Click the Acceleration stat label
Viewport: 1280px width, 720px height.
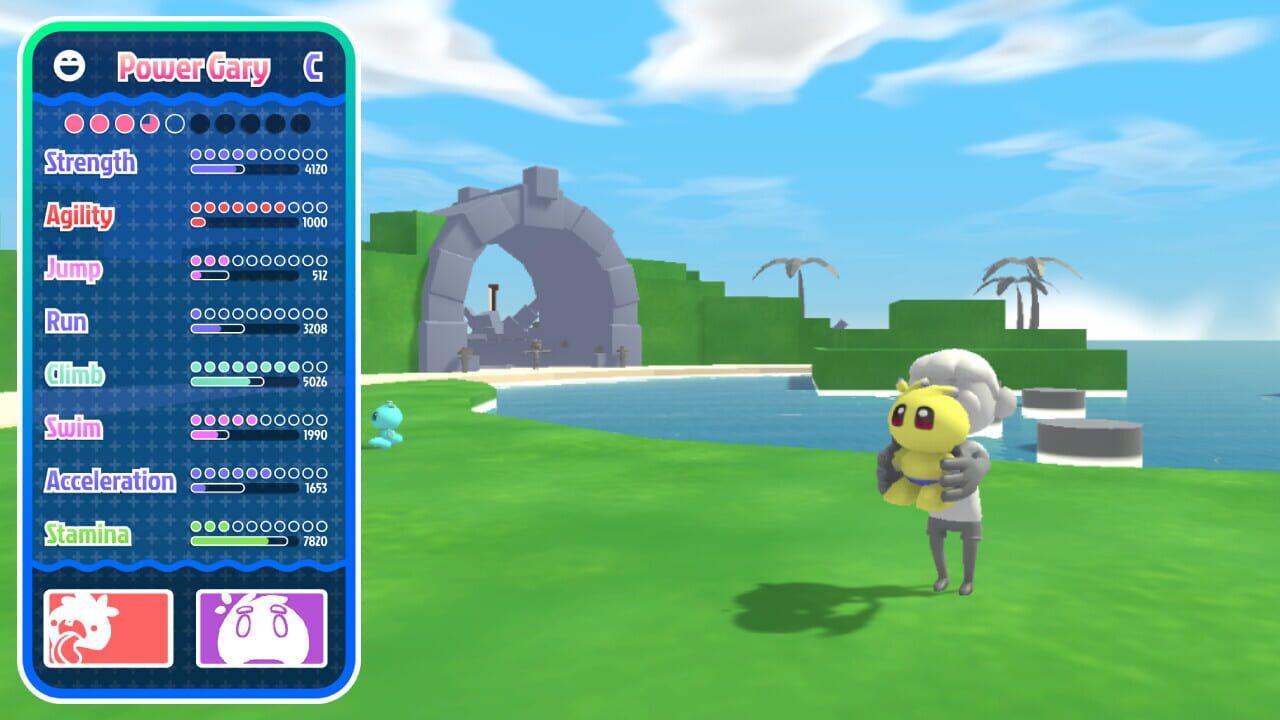[x=108, y=482]
